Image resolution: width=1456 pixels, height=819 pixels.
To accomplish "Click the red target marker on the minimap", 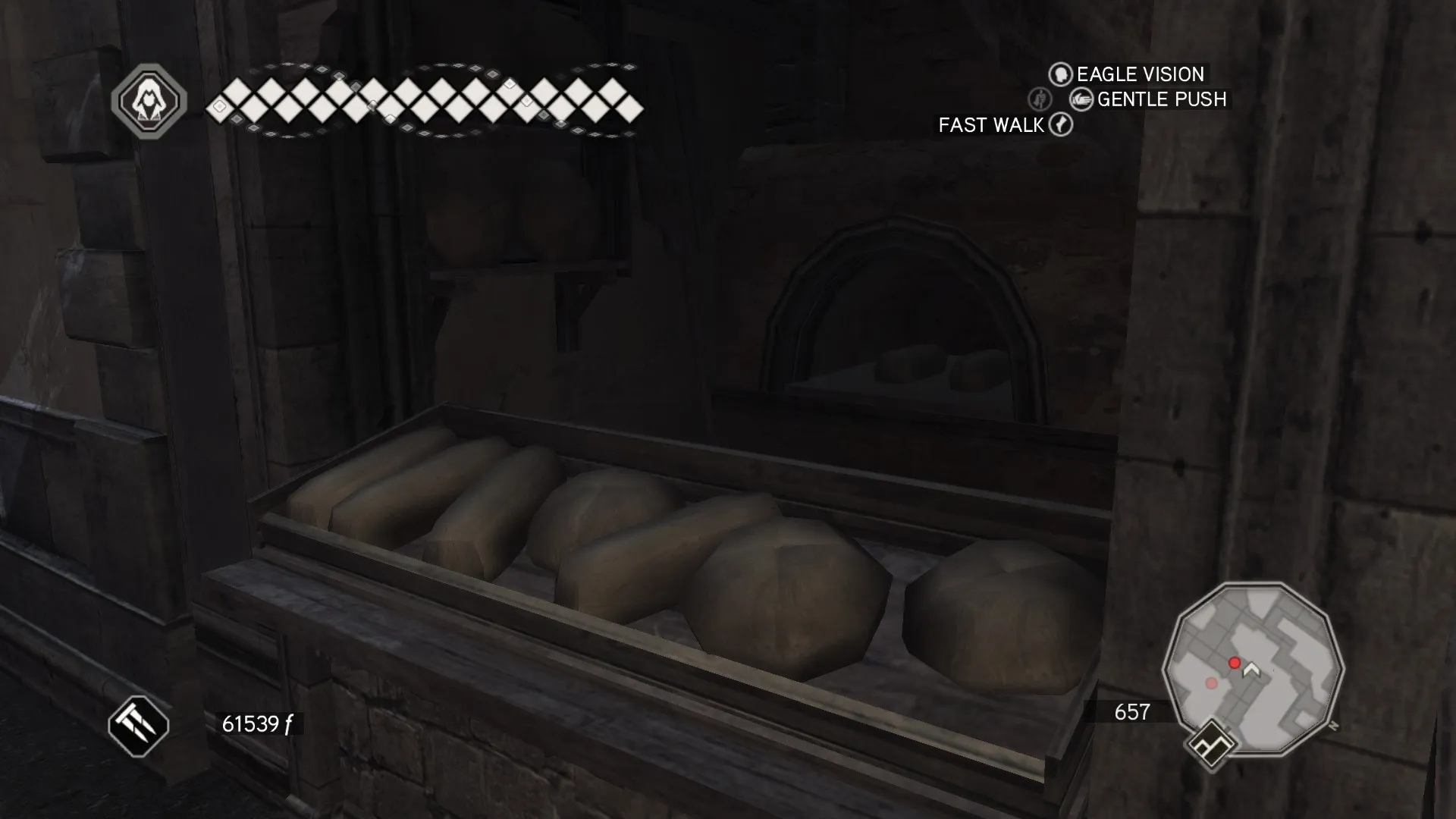I will point(1235,664).
